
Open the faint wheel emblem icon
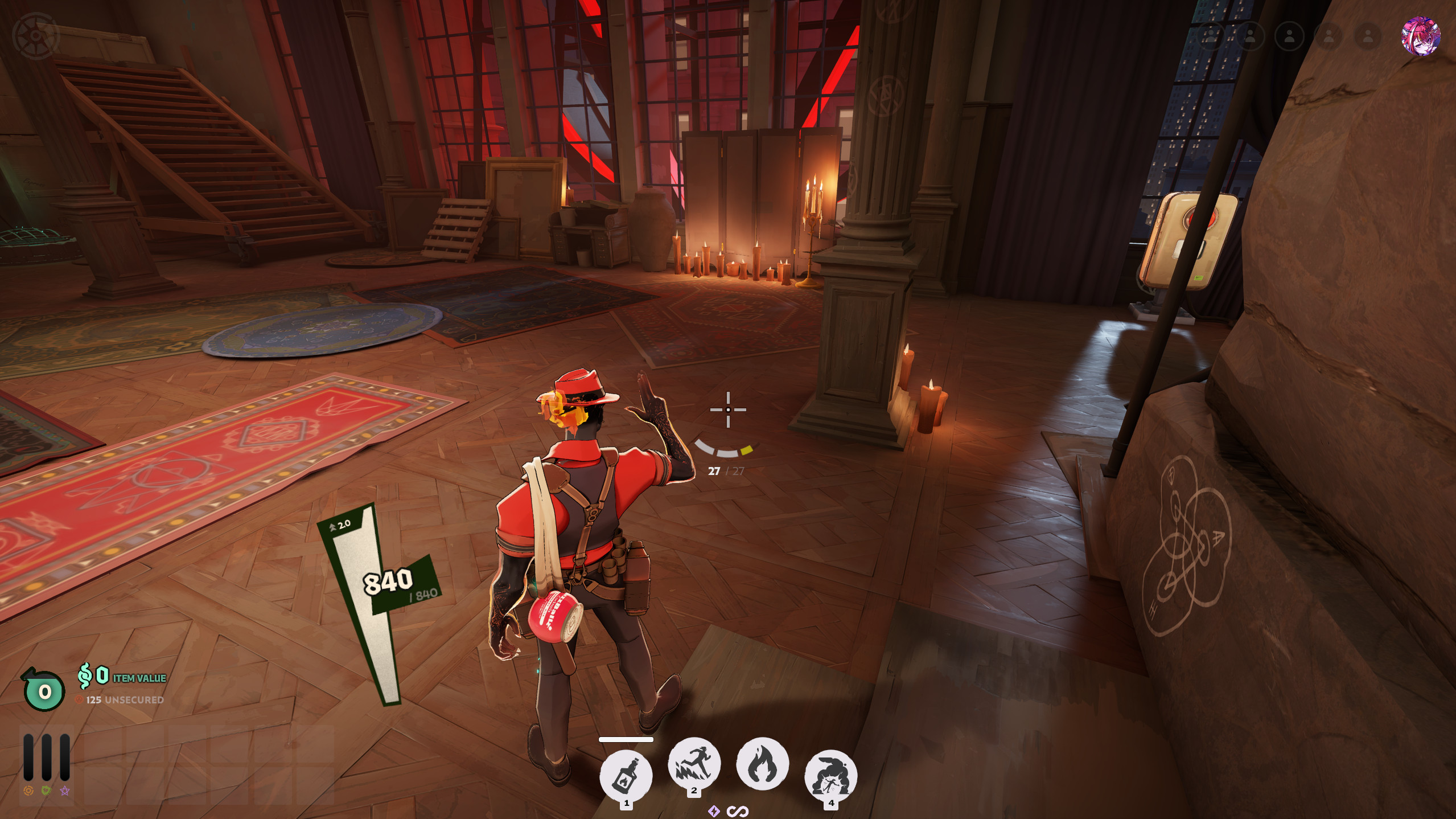pyautogui.click(x=36, y=36)
